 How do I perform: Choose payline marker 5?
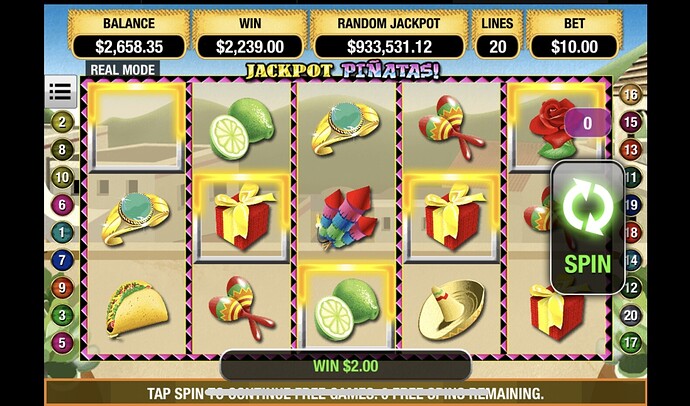(x=63, y=343)
